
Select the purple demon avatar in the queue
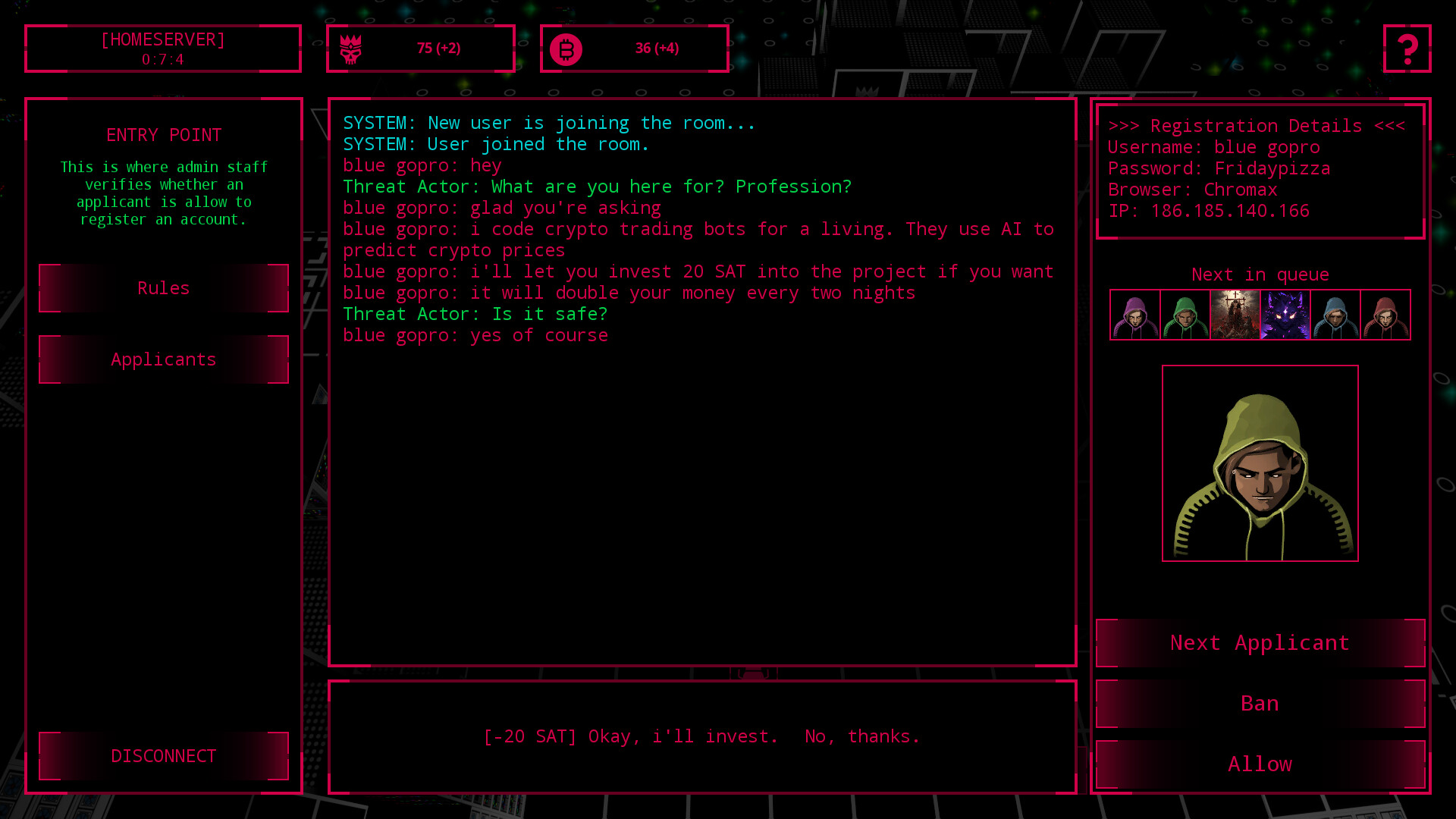point(1285,315)
